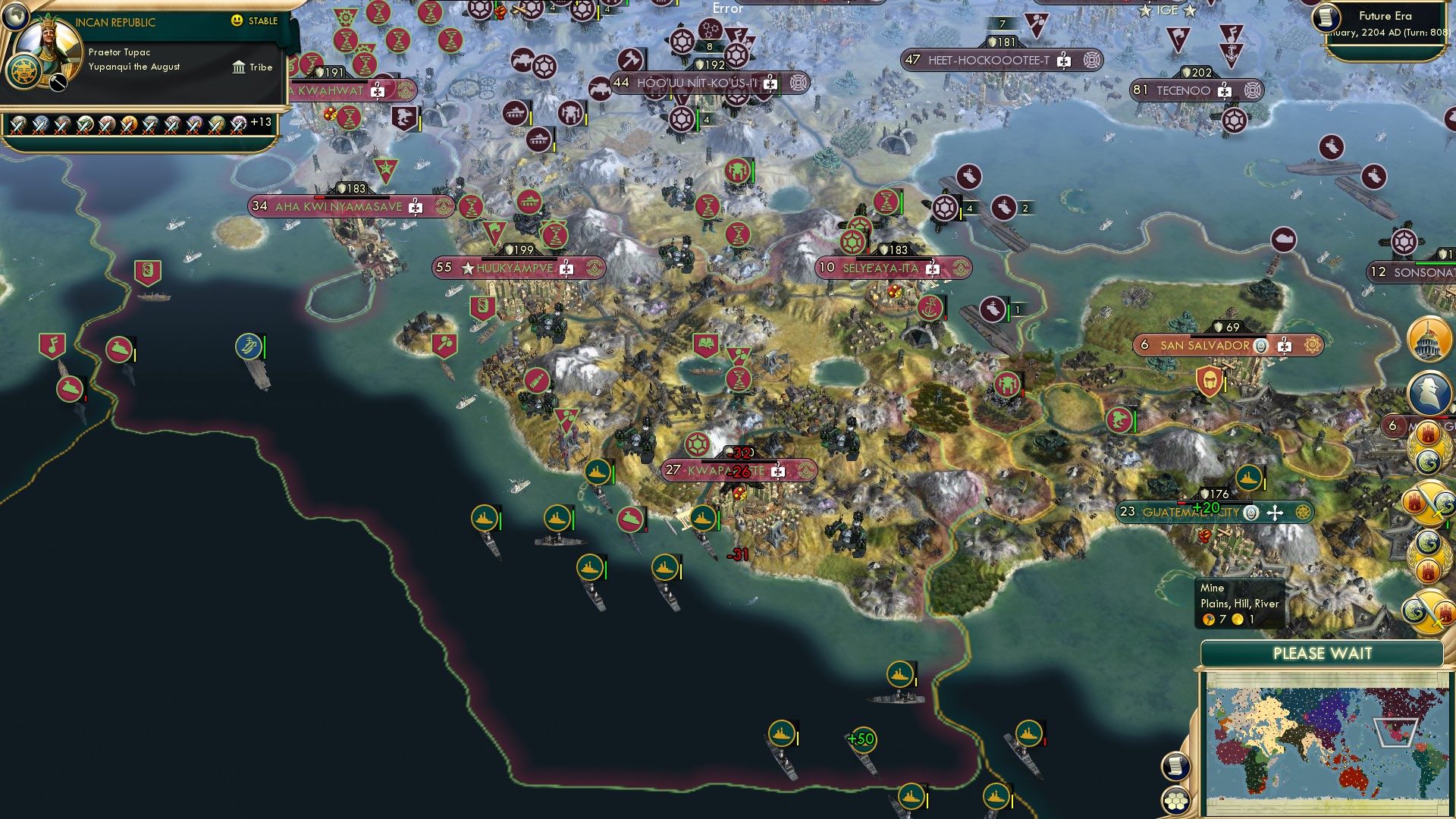Toggle strategic view with the top-left globe icon
This screenshot has height=819, width=1456.
coord(15,17)
